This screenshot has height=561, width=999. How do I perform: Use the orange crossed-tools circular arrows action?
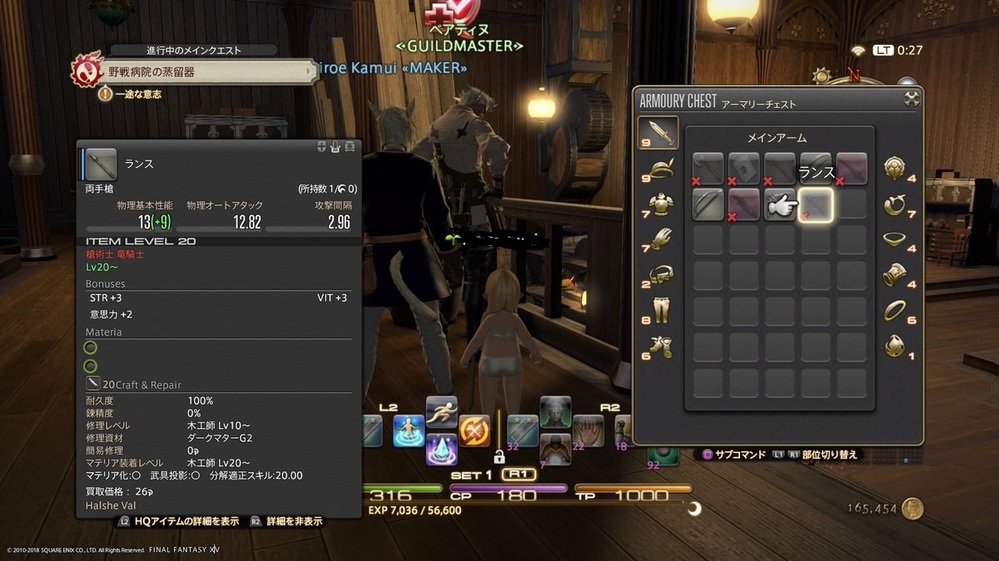pyautogui.click(x=474, y=431)
